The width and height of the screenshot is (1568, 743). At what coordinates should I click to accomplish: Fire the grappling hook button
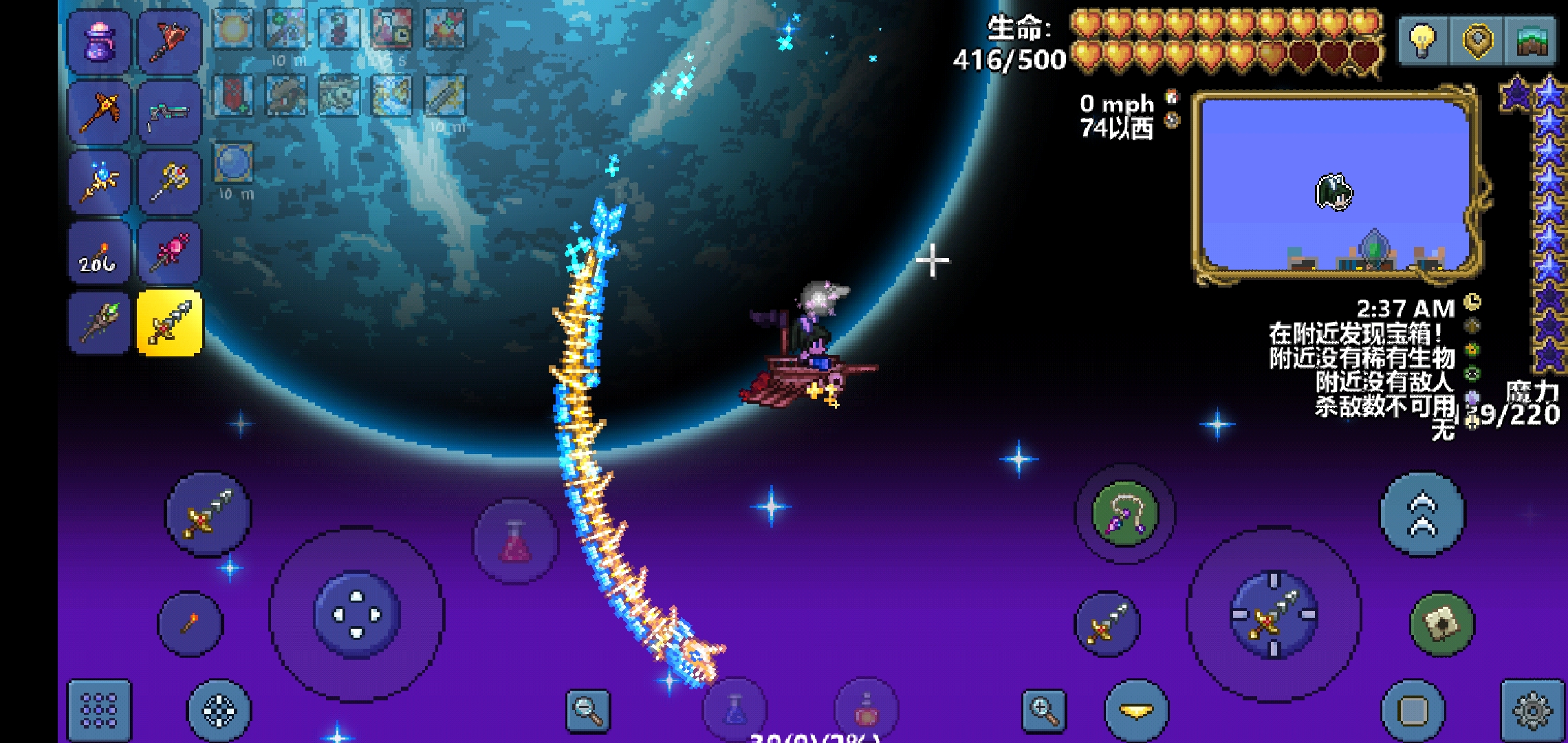click(x=1125, y=513)
